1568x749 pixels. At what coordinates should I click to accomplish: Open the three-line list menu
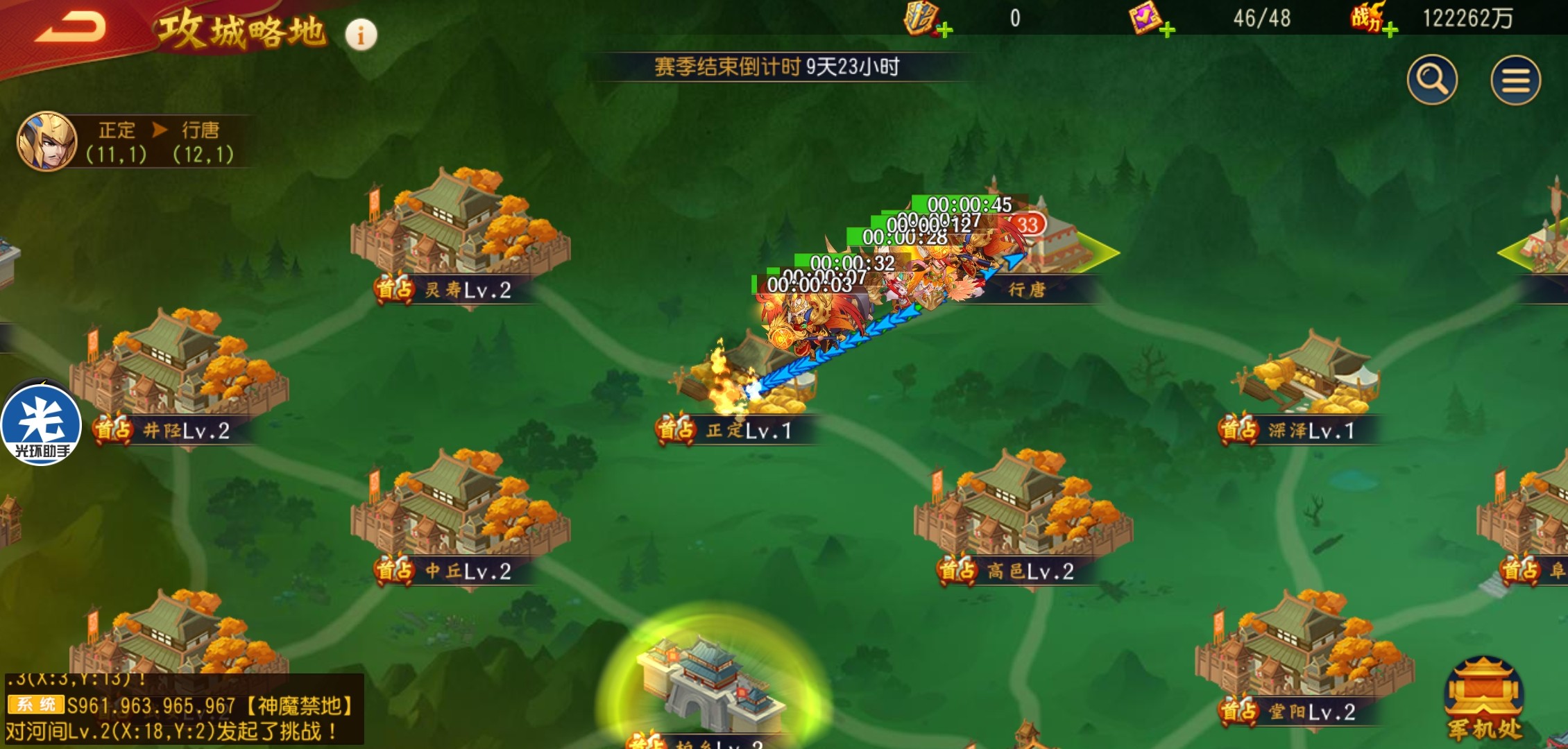1515,80
